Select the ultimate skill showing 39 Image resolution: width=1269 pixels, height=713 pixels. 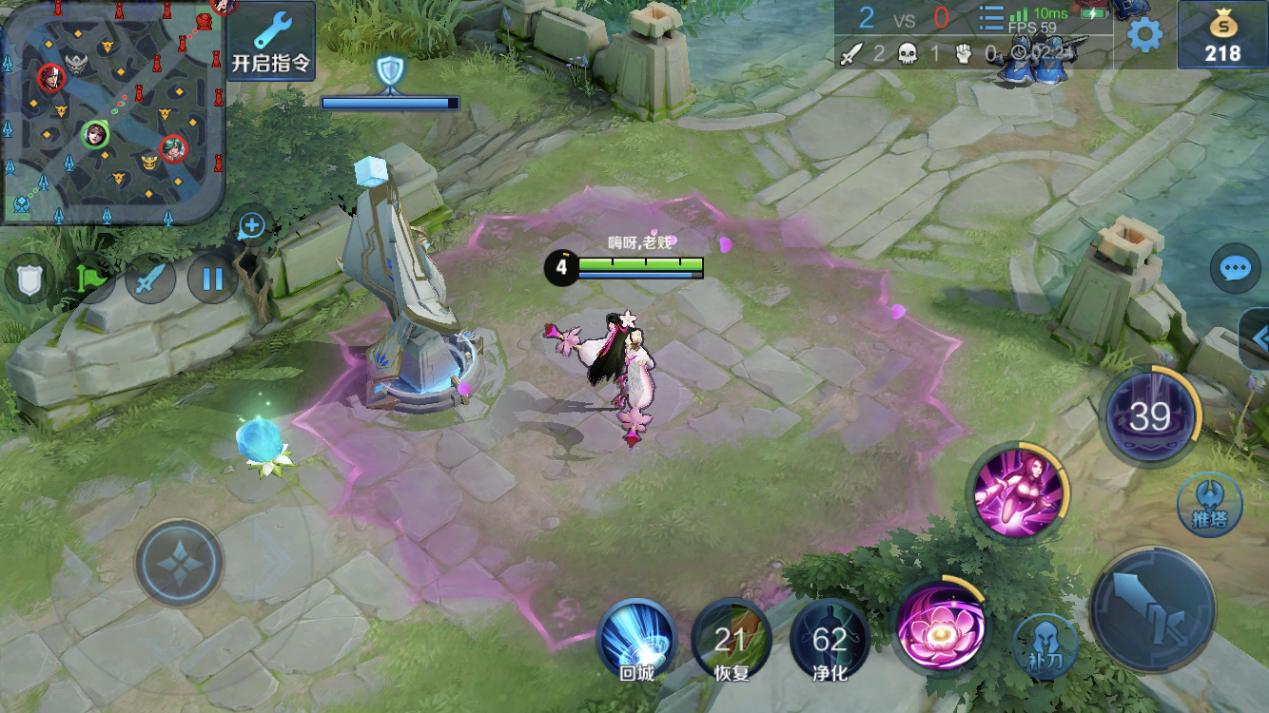[x=1150, y=416]
